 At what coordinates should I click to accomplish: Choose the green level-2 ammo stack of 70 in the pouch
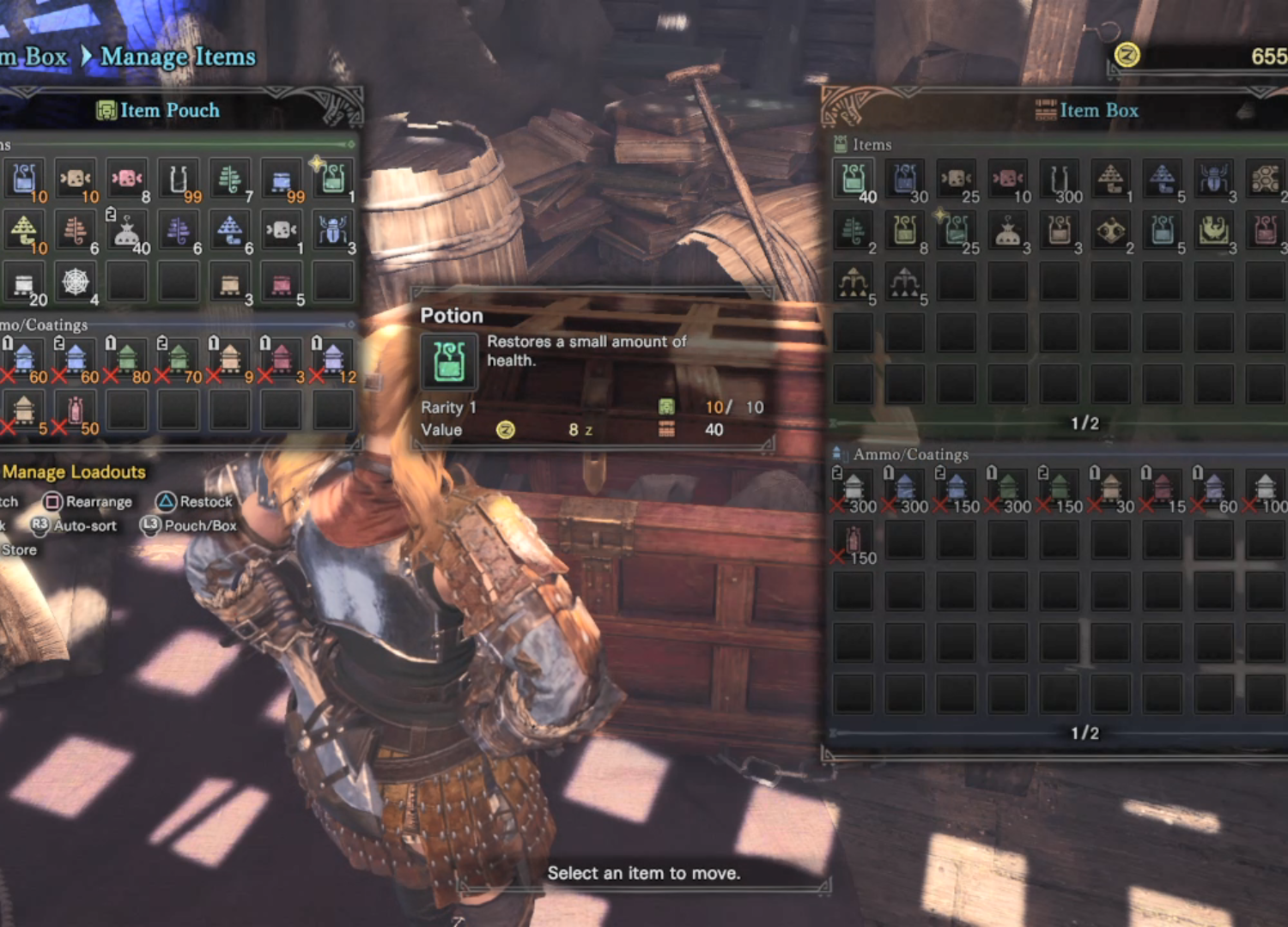click(179, 360)
